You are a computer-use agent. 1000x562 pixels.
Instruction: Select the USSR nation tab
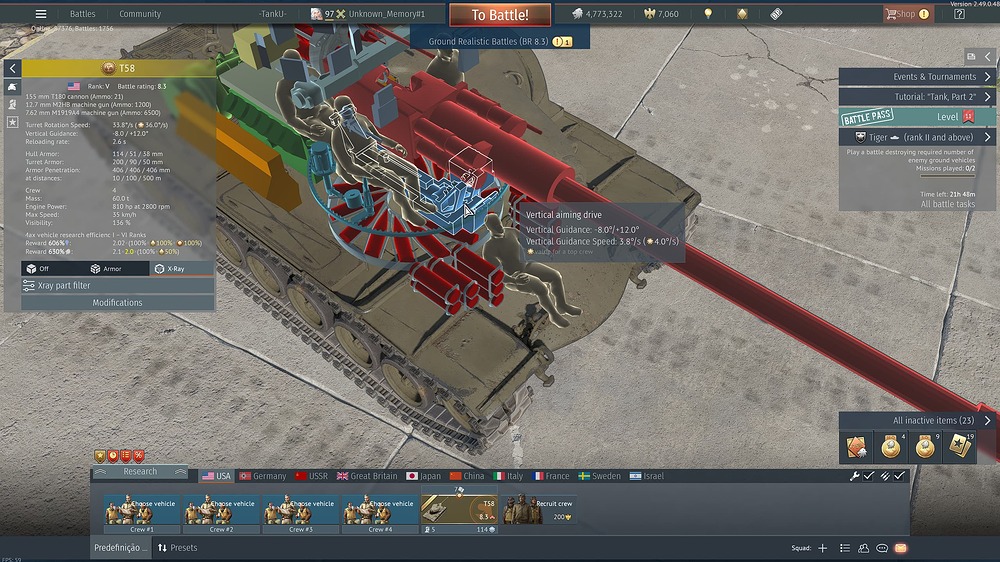(311, 476)
